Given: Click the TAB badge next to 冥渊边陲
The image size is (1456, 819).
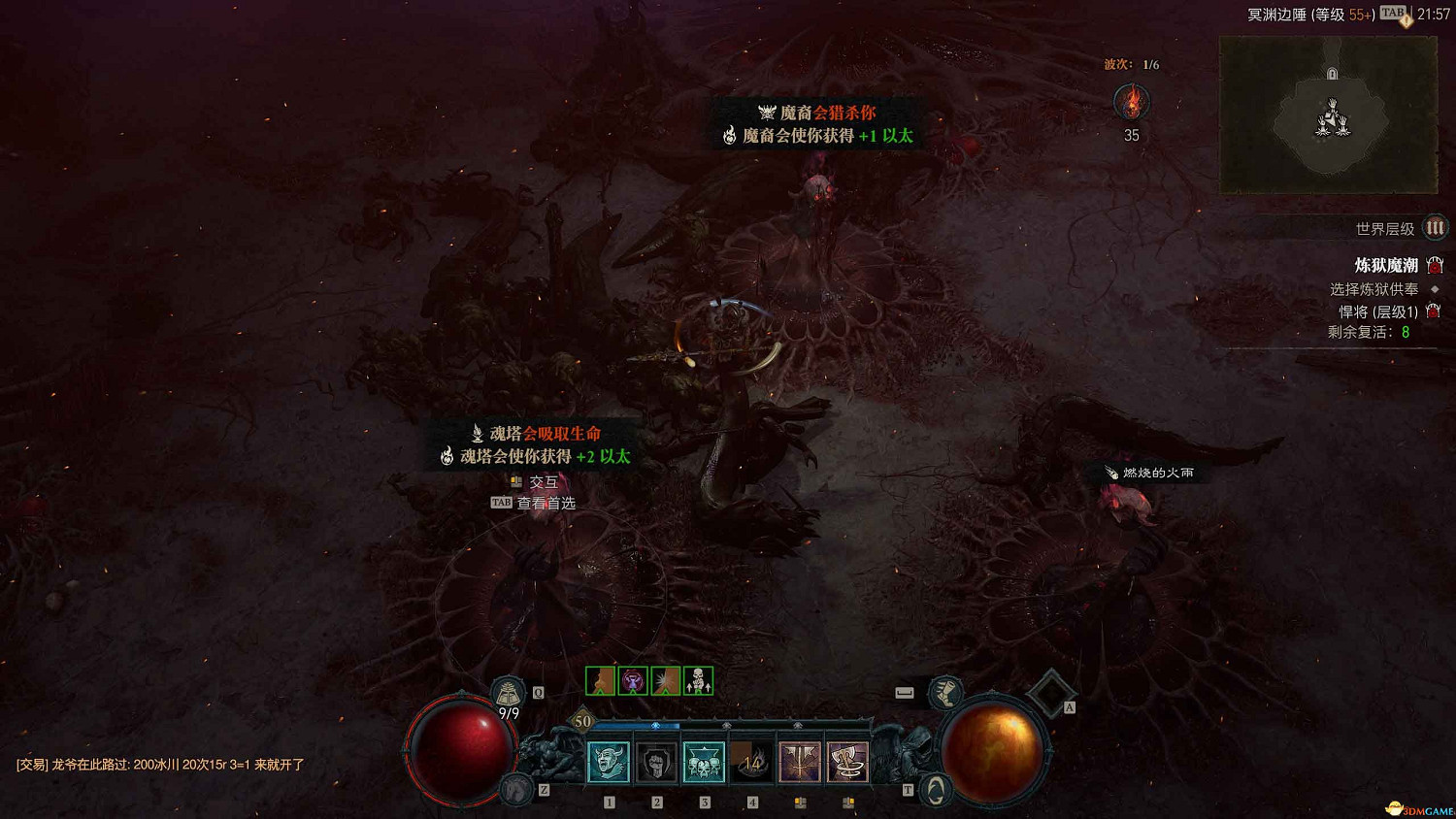Looking at the screenshot, I should coord(1392,15).
